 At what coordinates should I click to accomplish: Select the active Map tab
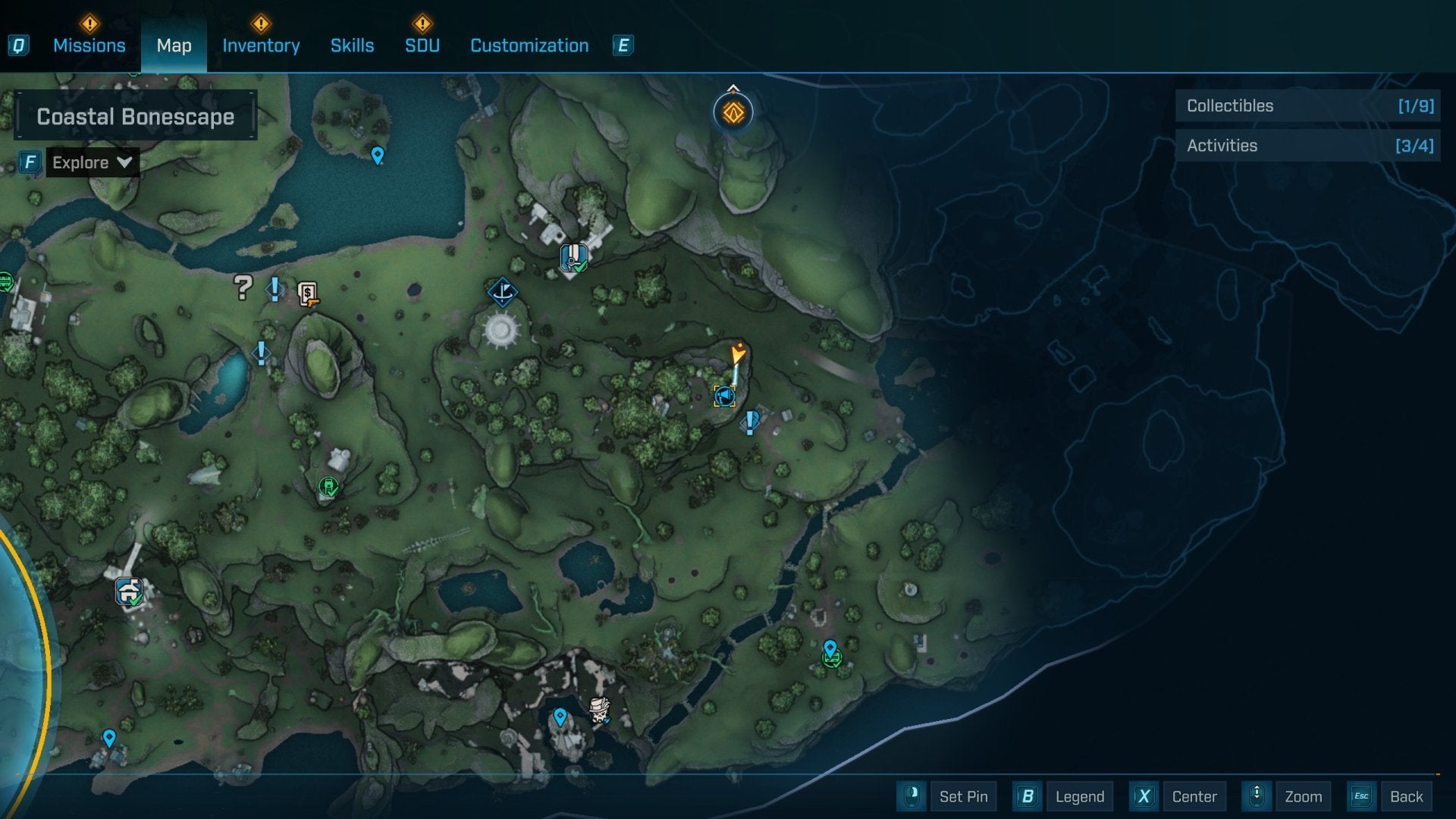(x=174, y=45)
